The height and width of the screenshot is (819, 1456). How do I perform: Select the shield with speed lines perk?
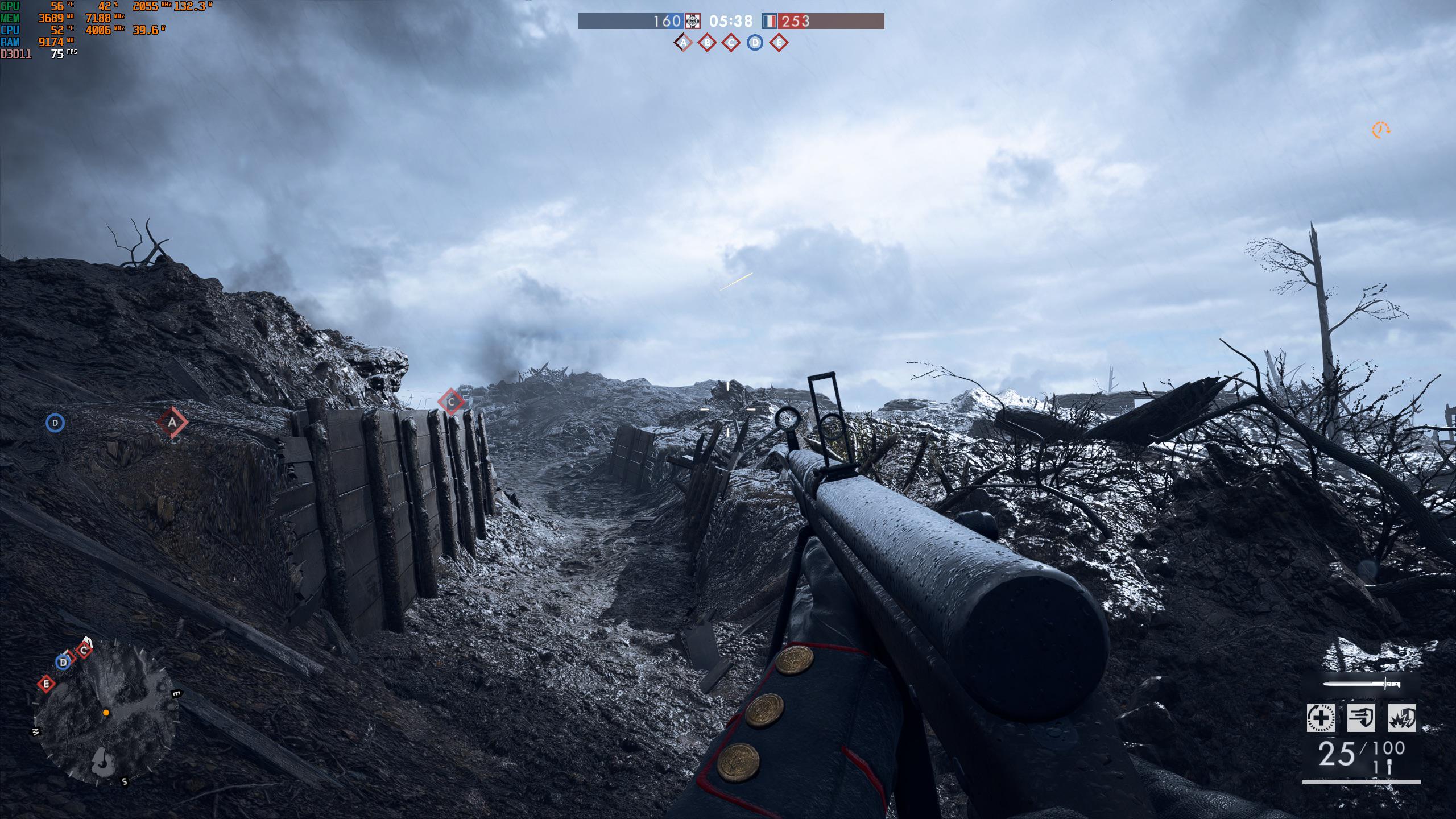pyautogui.click(x=1361, y=718)
